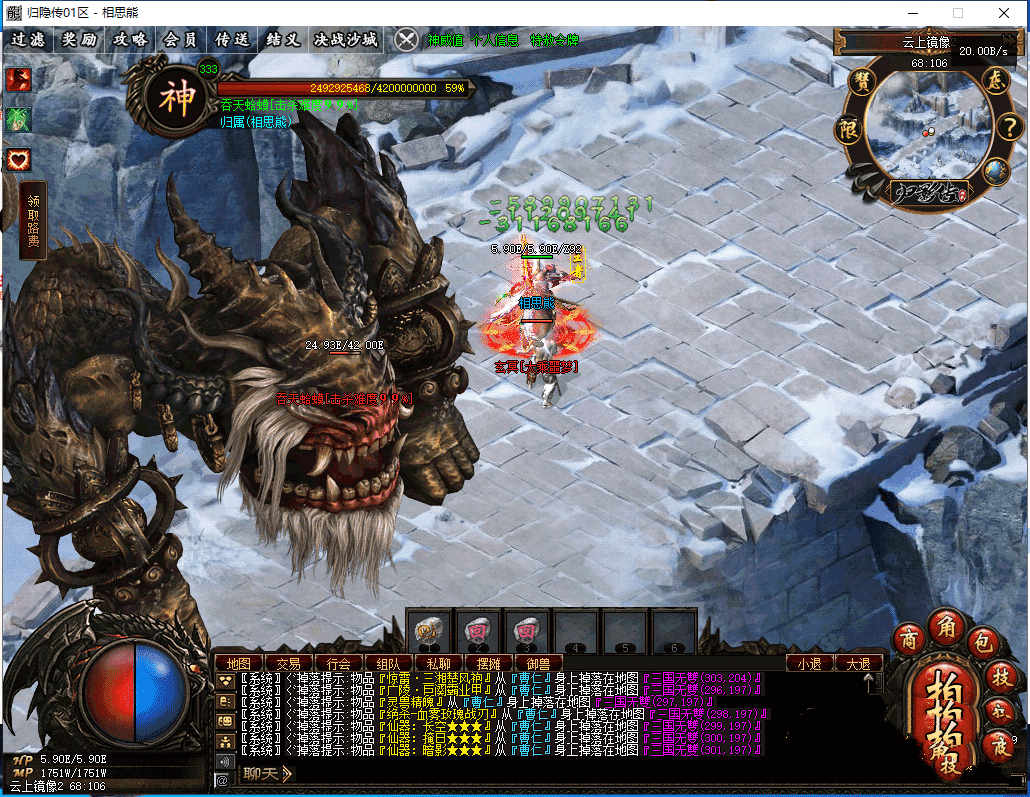Claim travel fee via 领取路费 button
The width and height of the screenshot is (1030, 797).
(x=33, y=219)
